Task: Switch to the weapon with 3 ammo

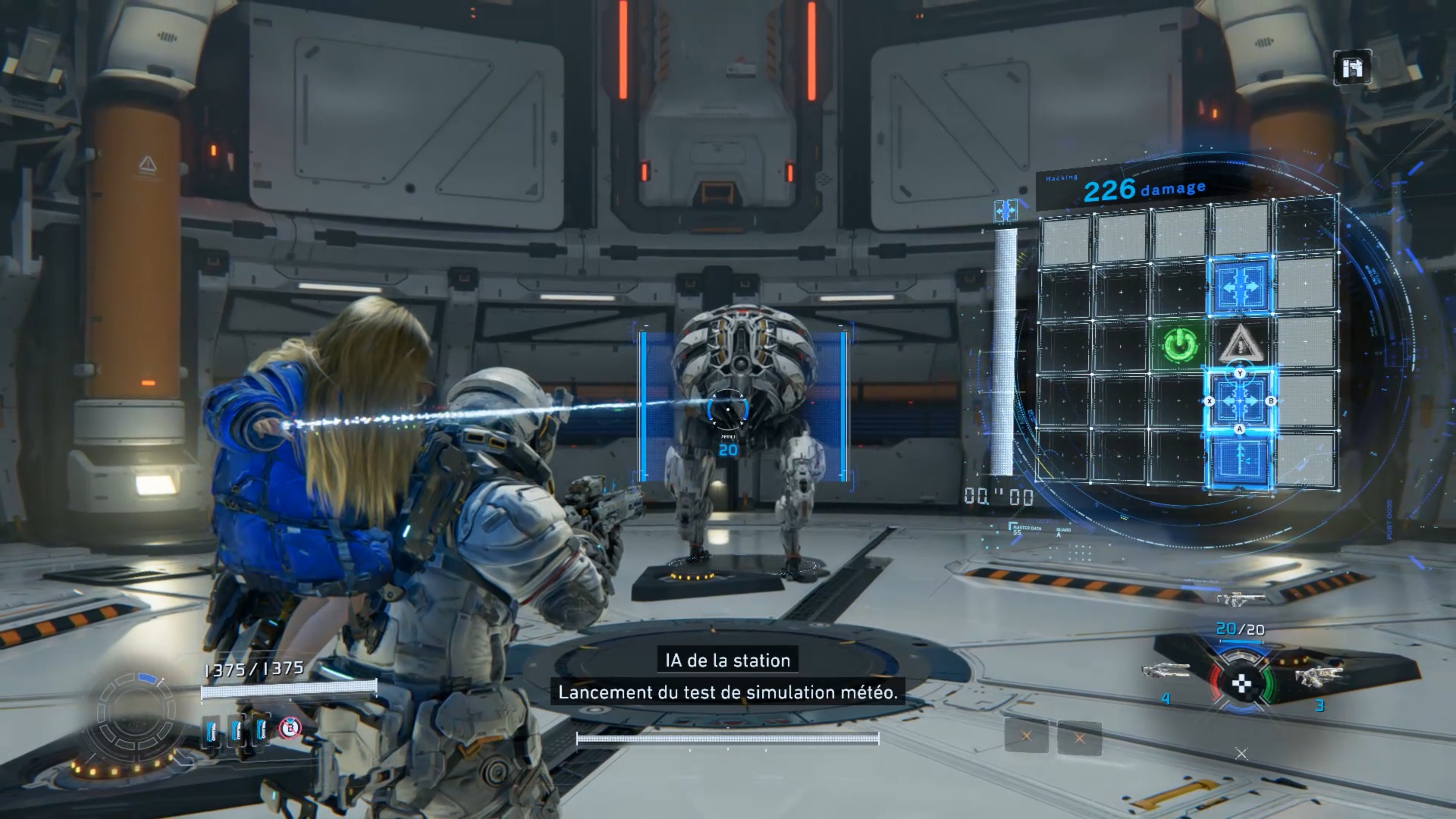Action: click(1319, 675)
